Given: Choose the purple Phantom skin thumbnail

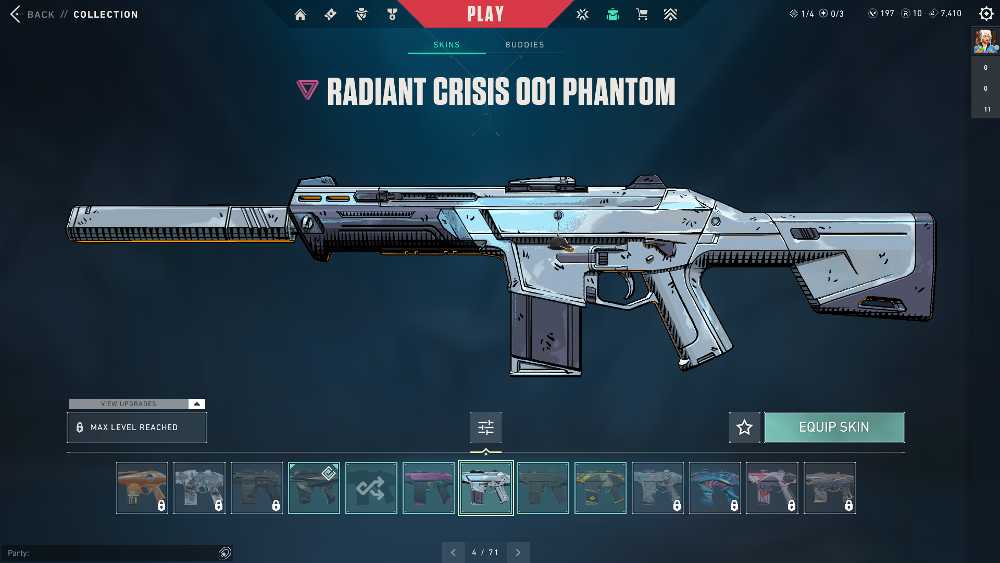Looking at the screenshot, I should (429, 488).
